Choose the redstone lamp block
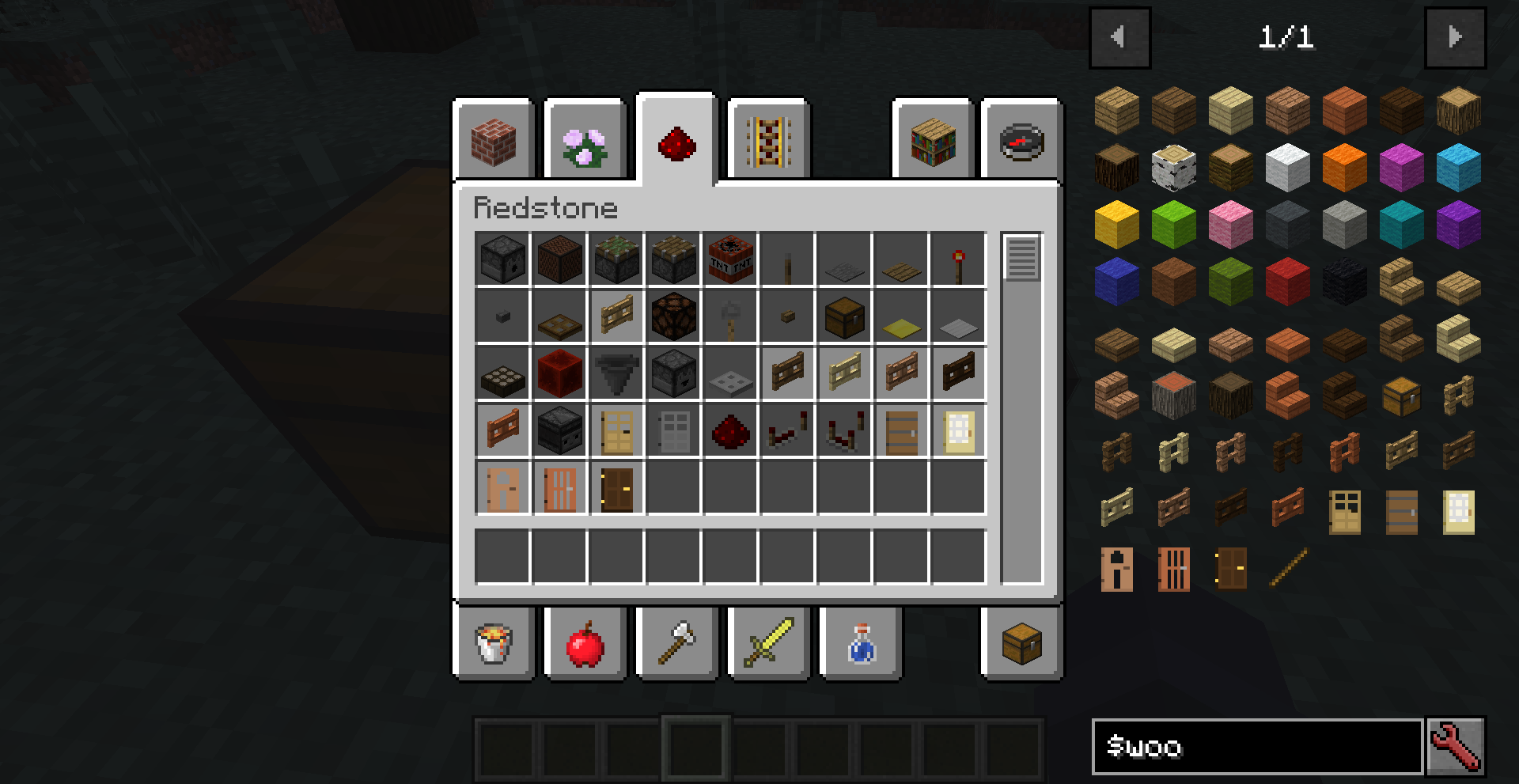Screen dimensions: 1519x784 click(673, 316)
